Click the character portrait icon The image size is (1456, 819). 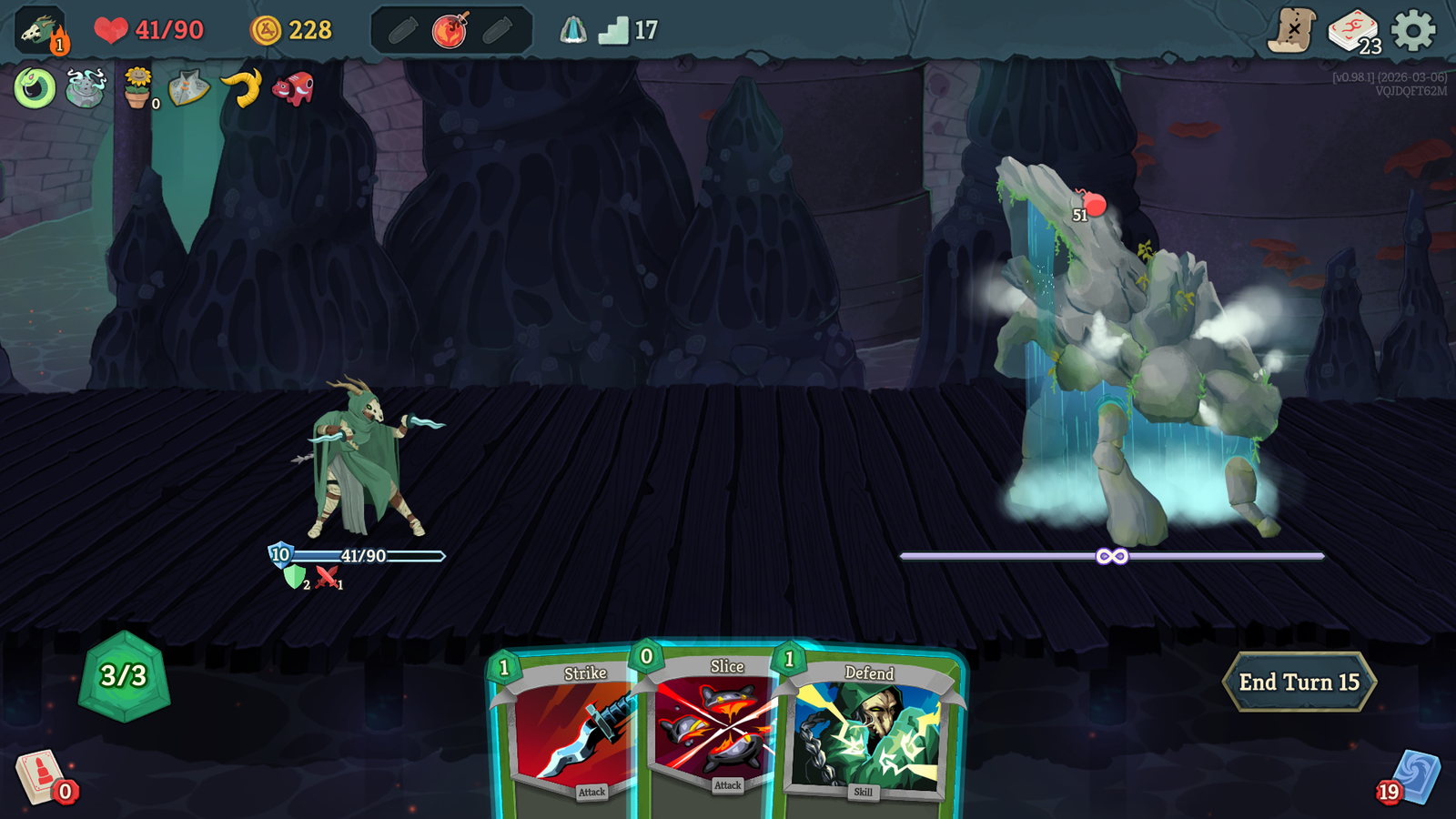coord(40,30)
